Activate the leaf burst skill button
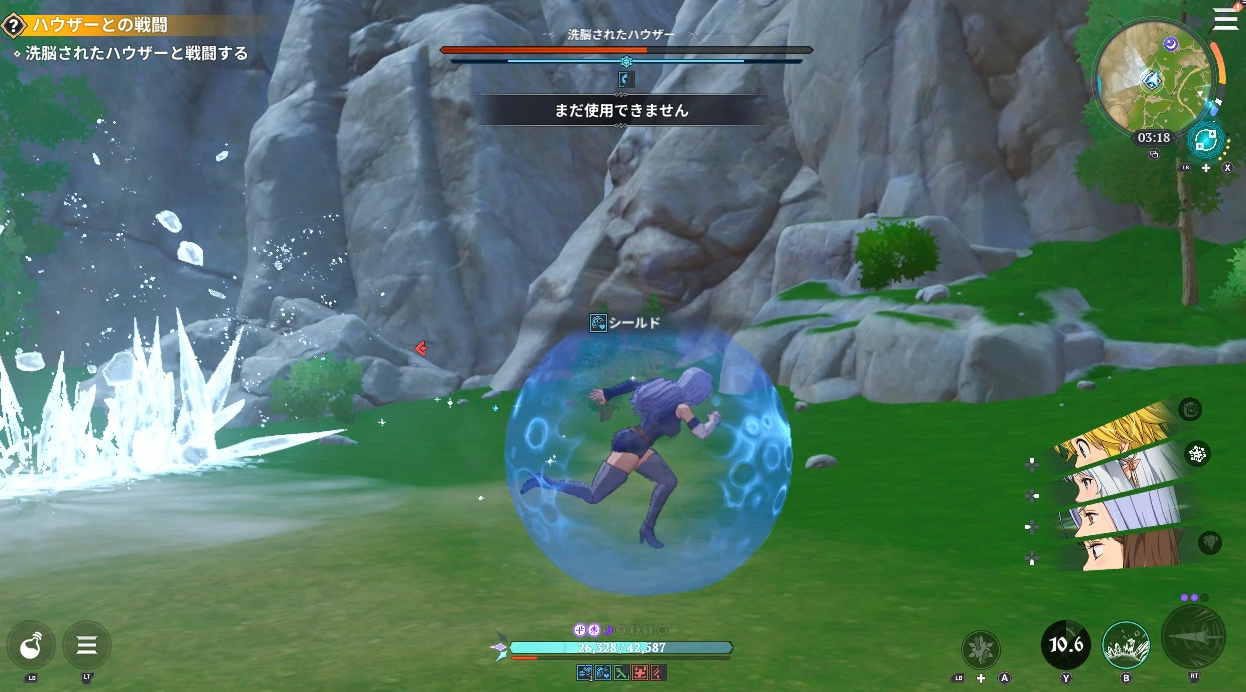1246x692 pixels. (x=980, y=650)
